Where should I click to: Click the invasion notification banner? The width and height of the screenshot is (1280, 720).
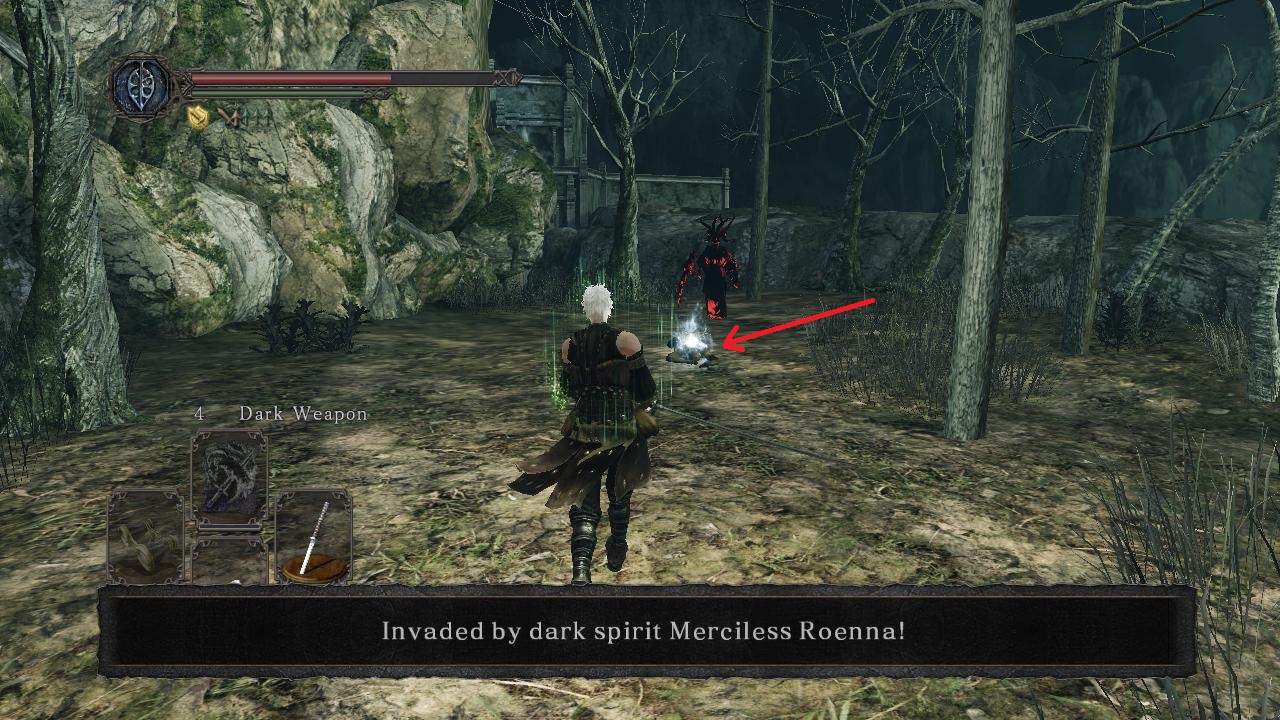(x=640, y=630)
